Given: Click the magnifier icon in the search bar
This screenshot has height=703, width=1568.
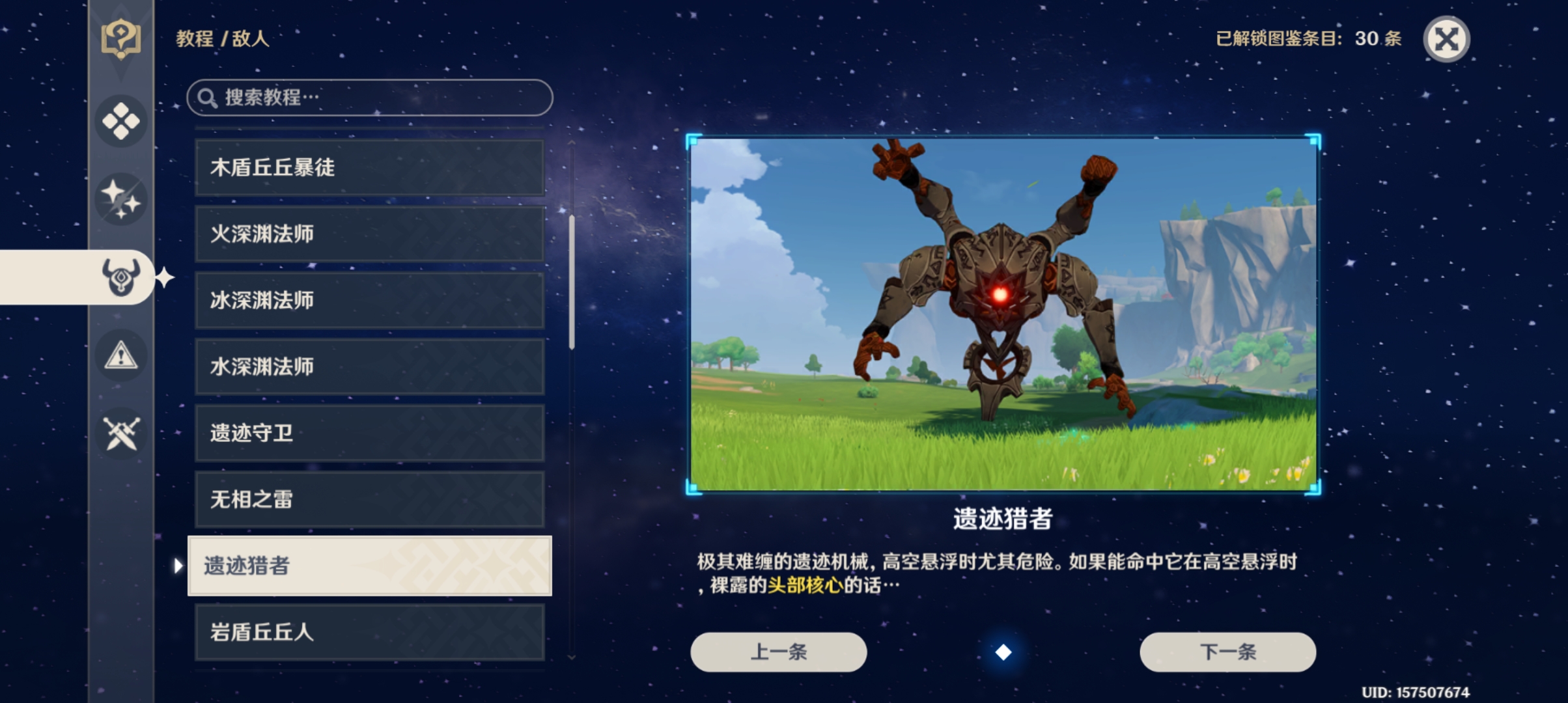Looking at the screenshot, I should pyautogui.click(x=207, y=96).
